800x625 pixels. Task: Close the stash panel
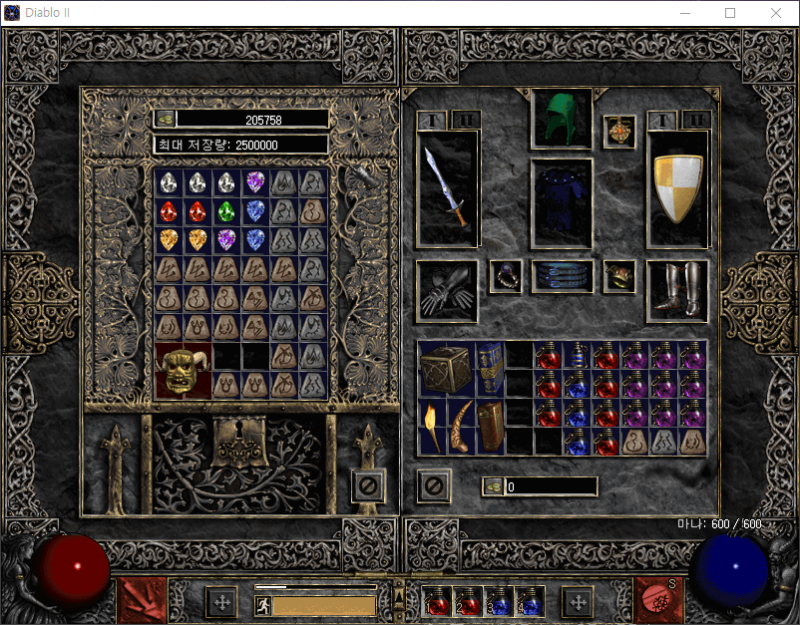(x=368, y=487)
